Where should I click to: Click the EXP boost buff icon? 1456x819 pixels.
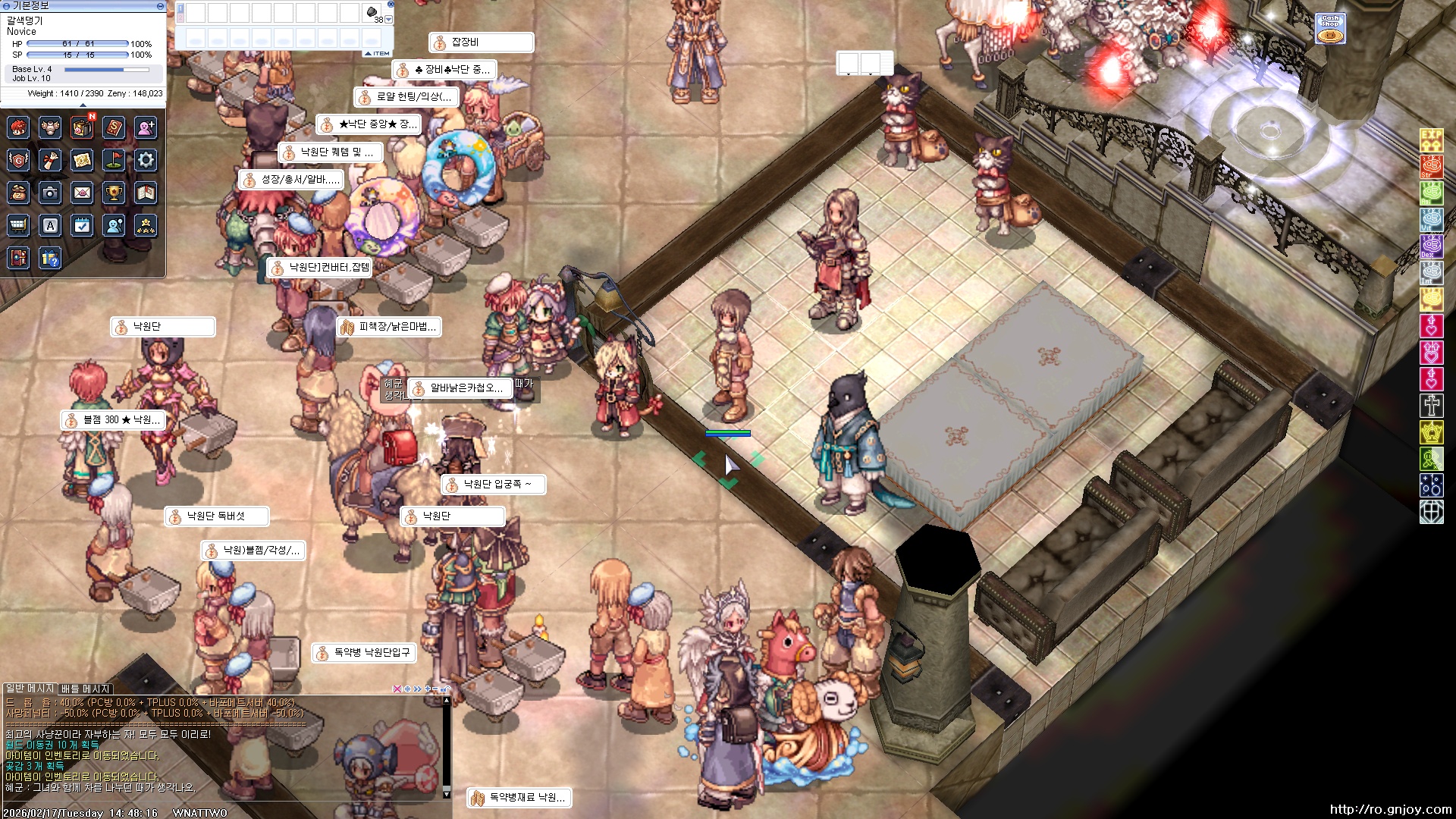tap(1431, 140)
